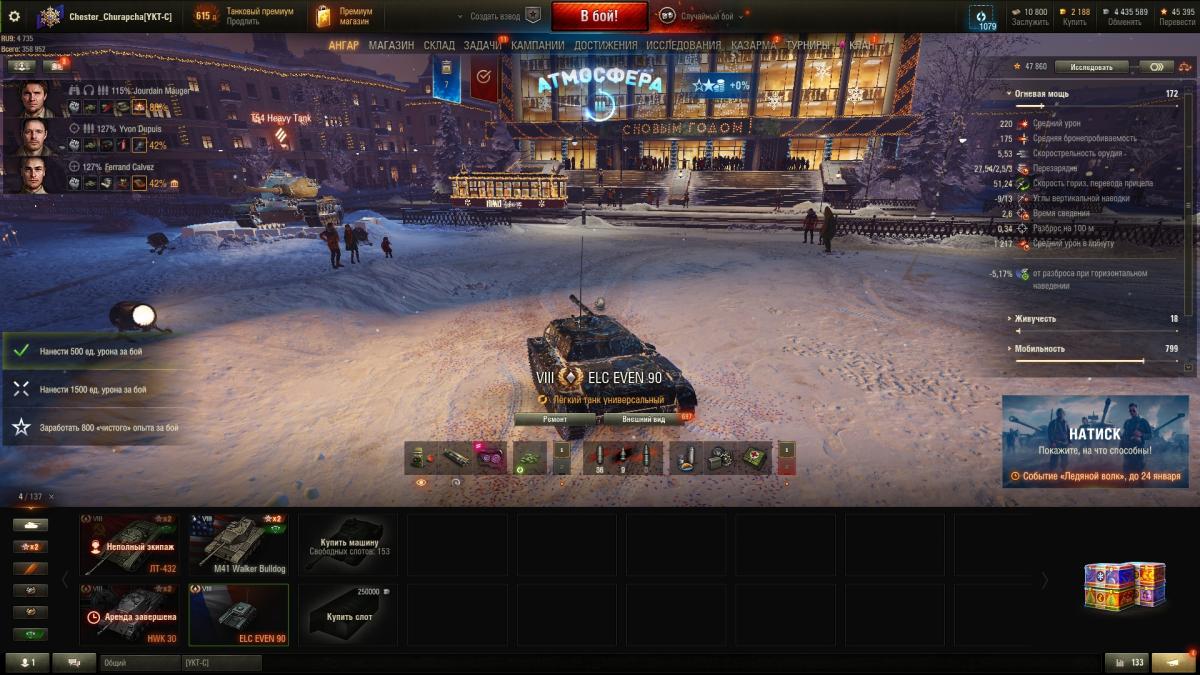The image size is (1200, 675).
Task: Choose the HWK 30 tank card
Action: coord(129,615)
